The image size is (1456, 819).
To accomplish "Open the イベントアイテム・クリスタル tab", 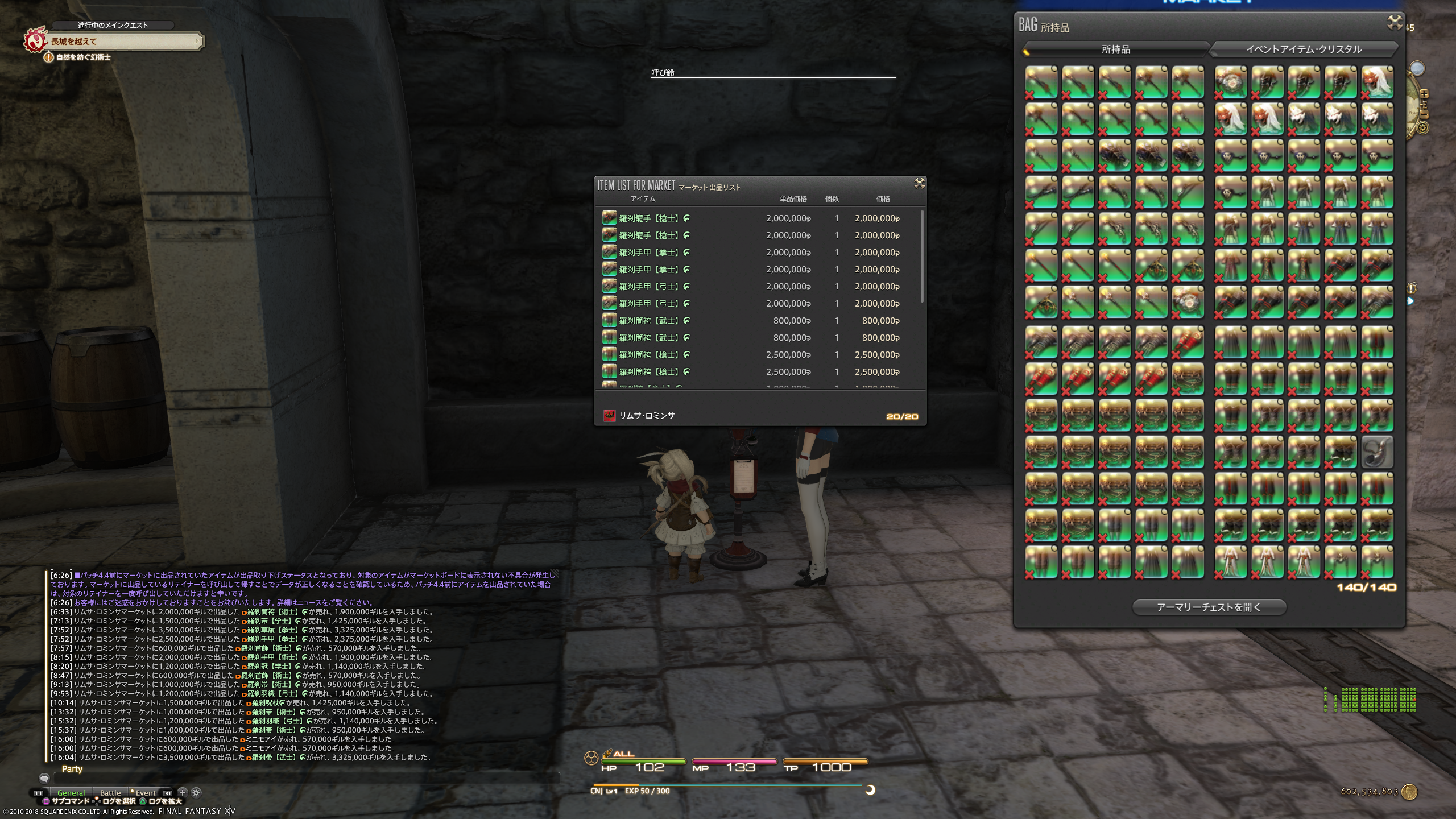I will click(1304, 49).
